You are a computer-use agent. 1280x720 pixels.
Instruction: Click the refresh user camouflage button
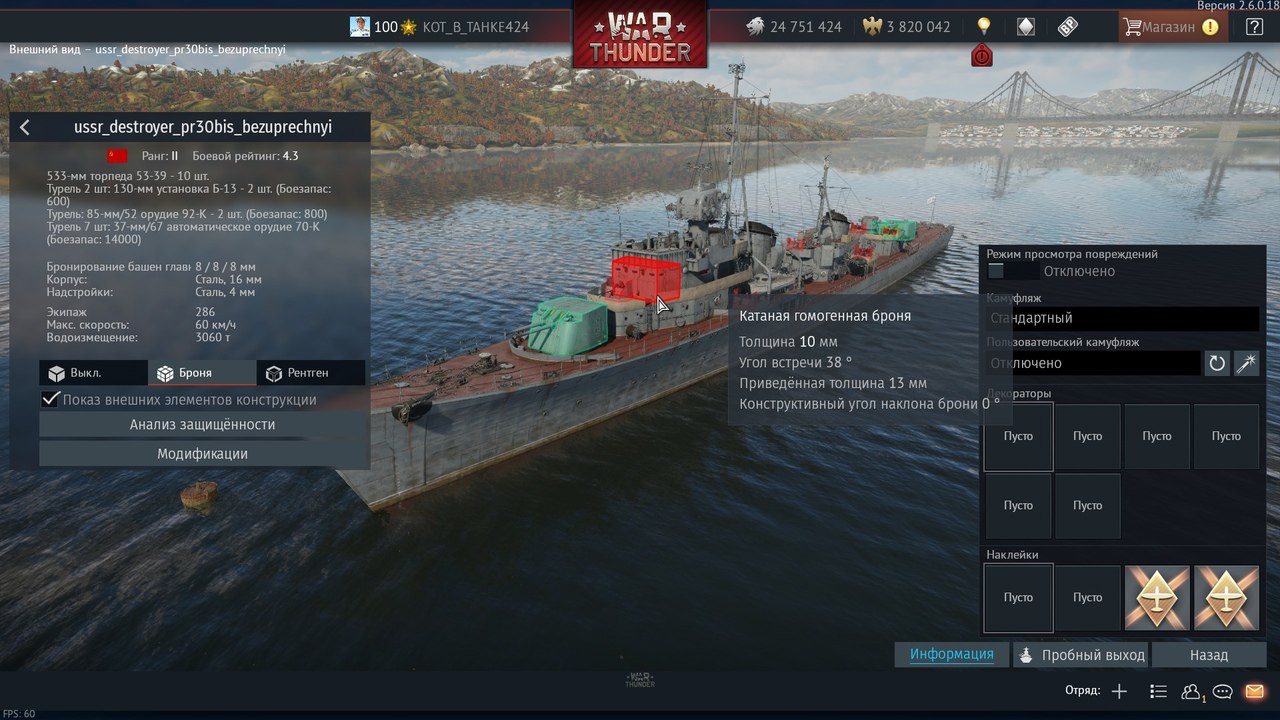click(x=1217, y=363)
